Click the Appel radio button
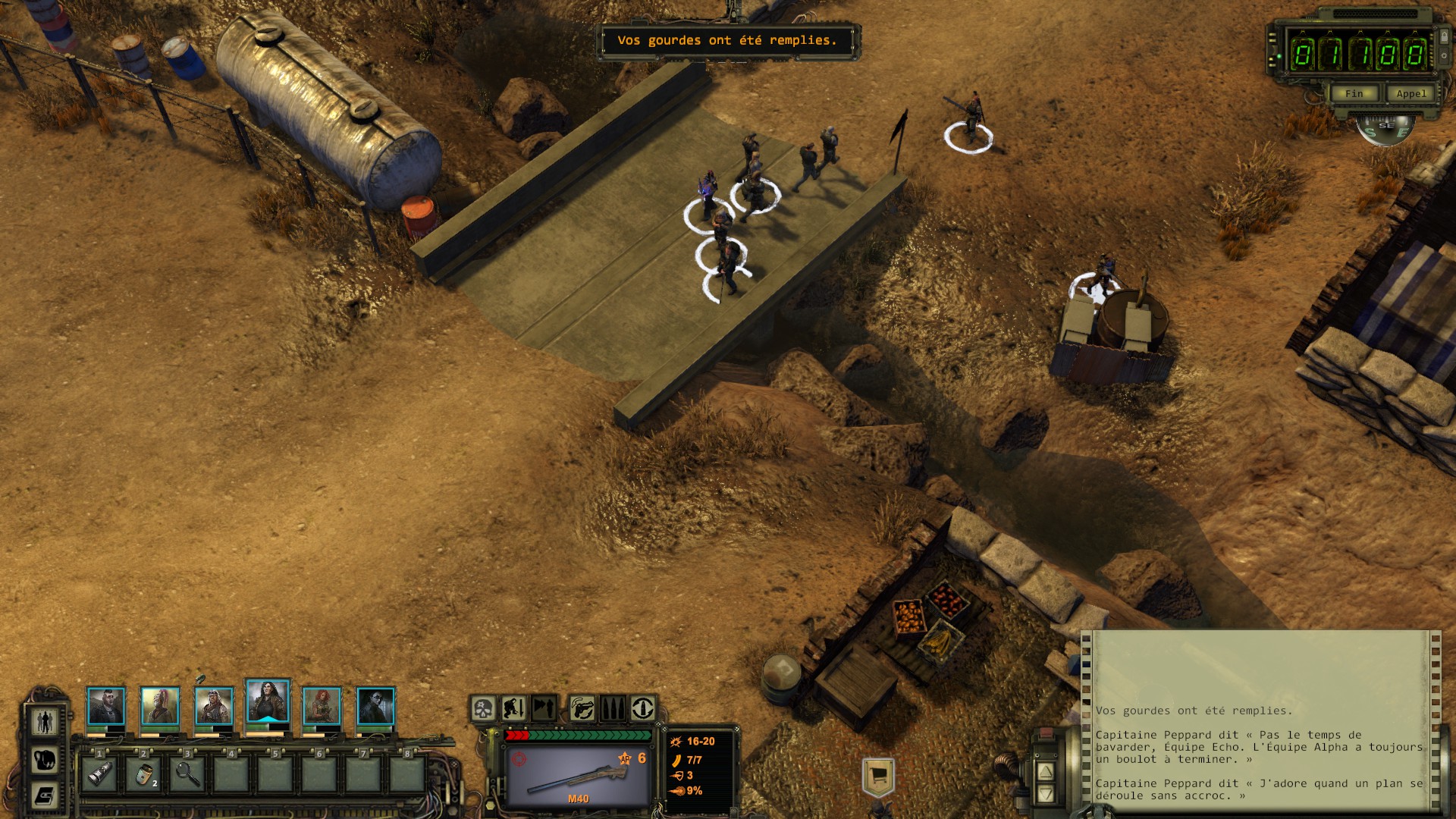 [x=1410, y=93]
